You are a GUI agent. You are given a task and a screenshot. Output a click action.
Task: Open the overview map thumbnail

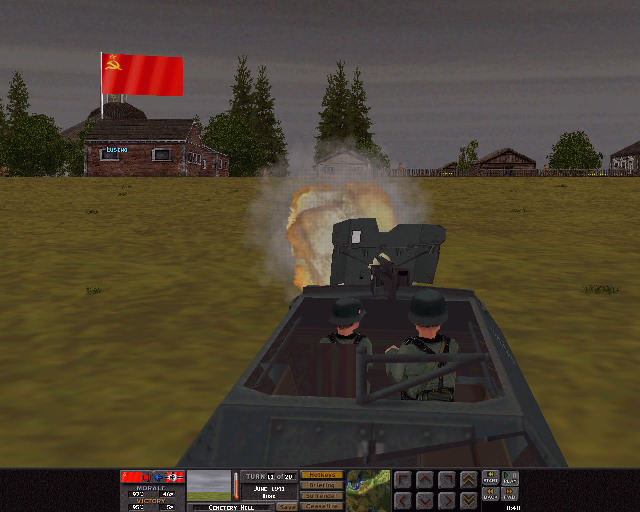tap(368, 489)
